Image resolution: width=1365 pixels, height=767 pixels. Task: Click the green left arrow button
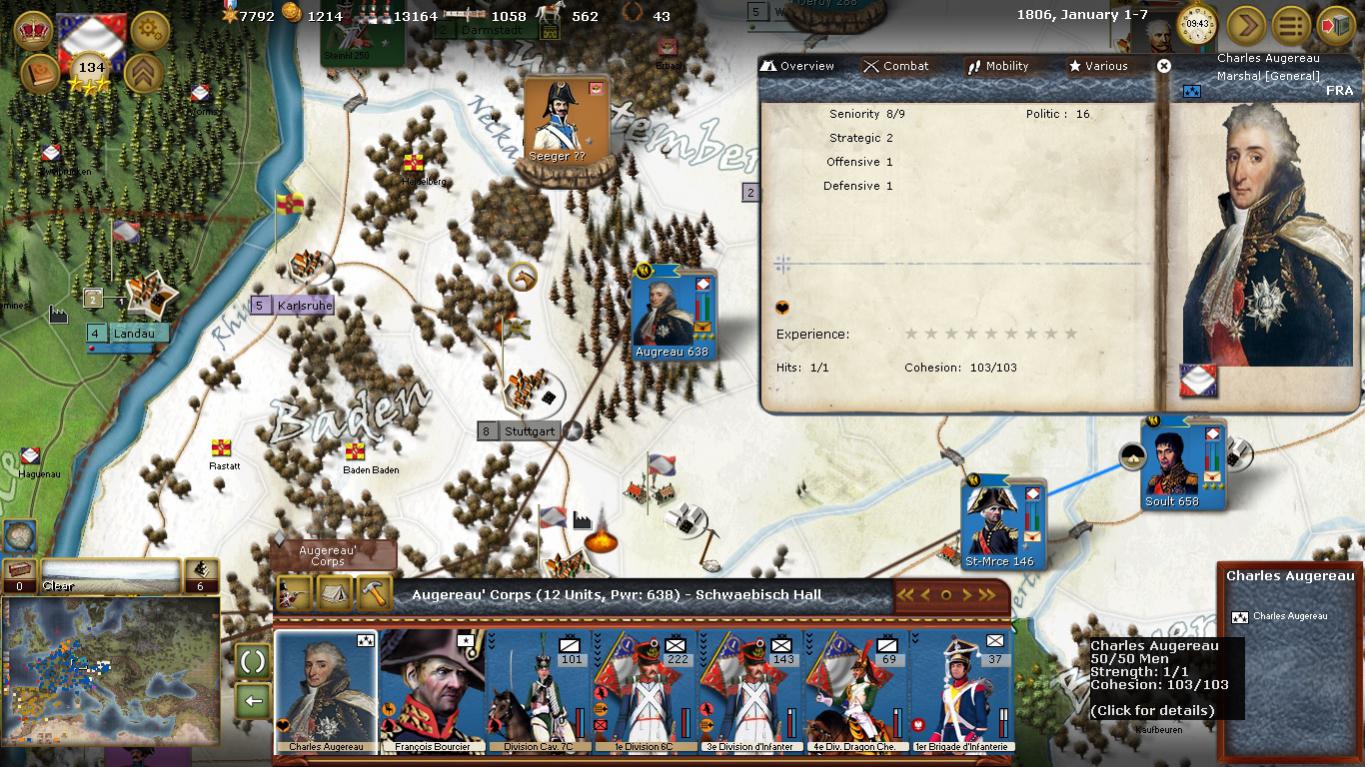253,700
